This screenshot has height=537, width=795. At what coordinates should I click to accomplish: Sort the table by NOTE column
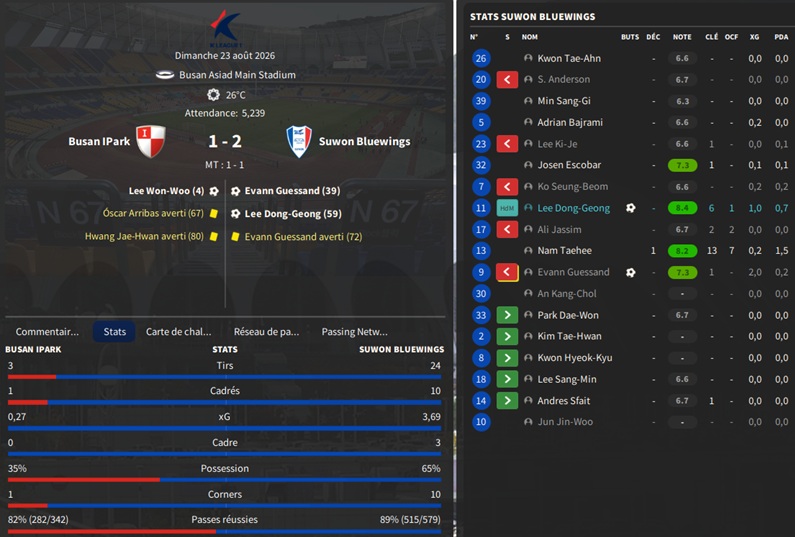pos(681,37)
